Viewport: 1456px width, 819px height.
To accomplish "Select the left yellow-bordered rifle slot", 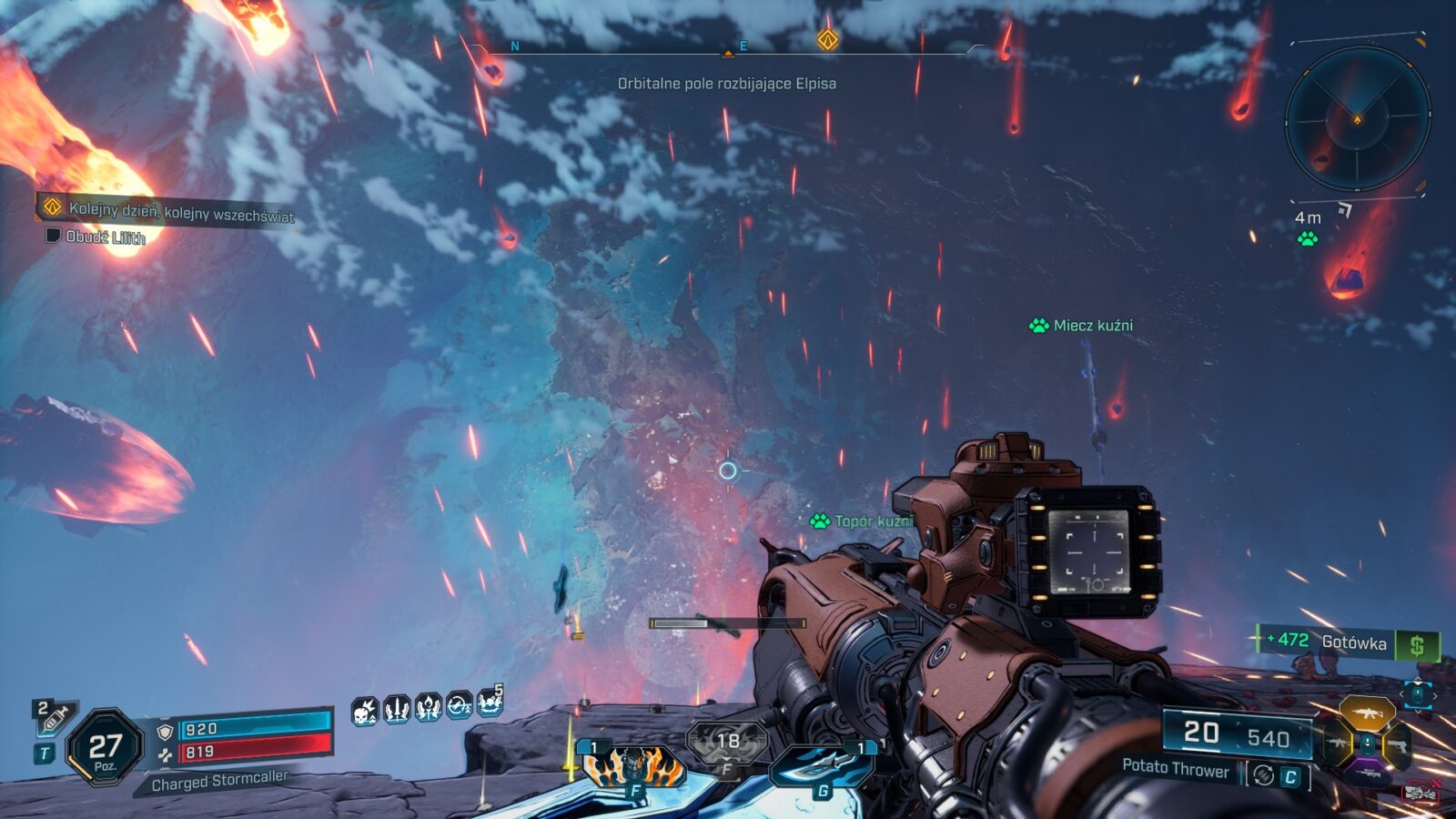I will coord(1337,743).
